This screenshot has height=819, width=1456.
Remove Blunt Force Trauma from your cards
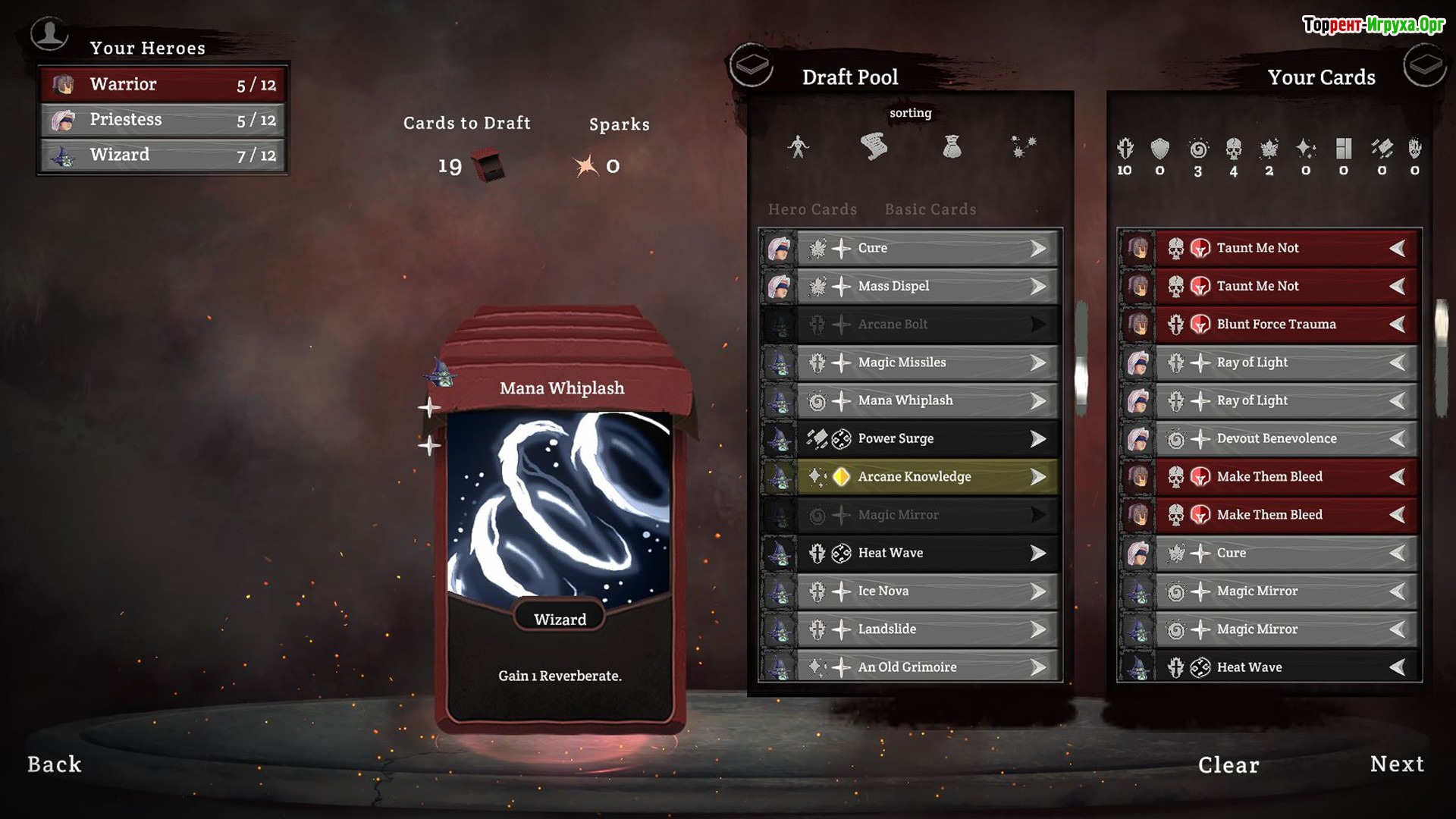point(1285,325)
